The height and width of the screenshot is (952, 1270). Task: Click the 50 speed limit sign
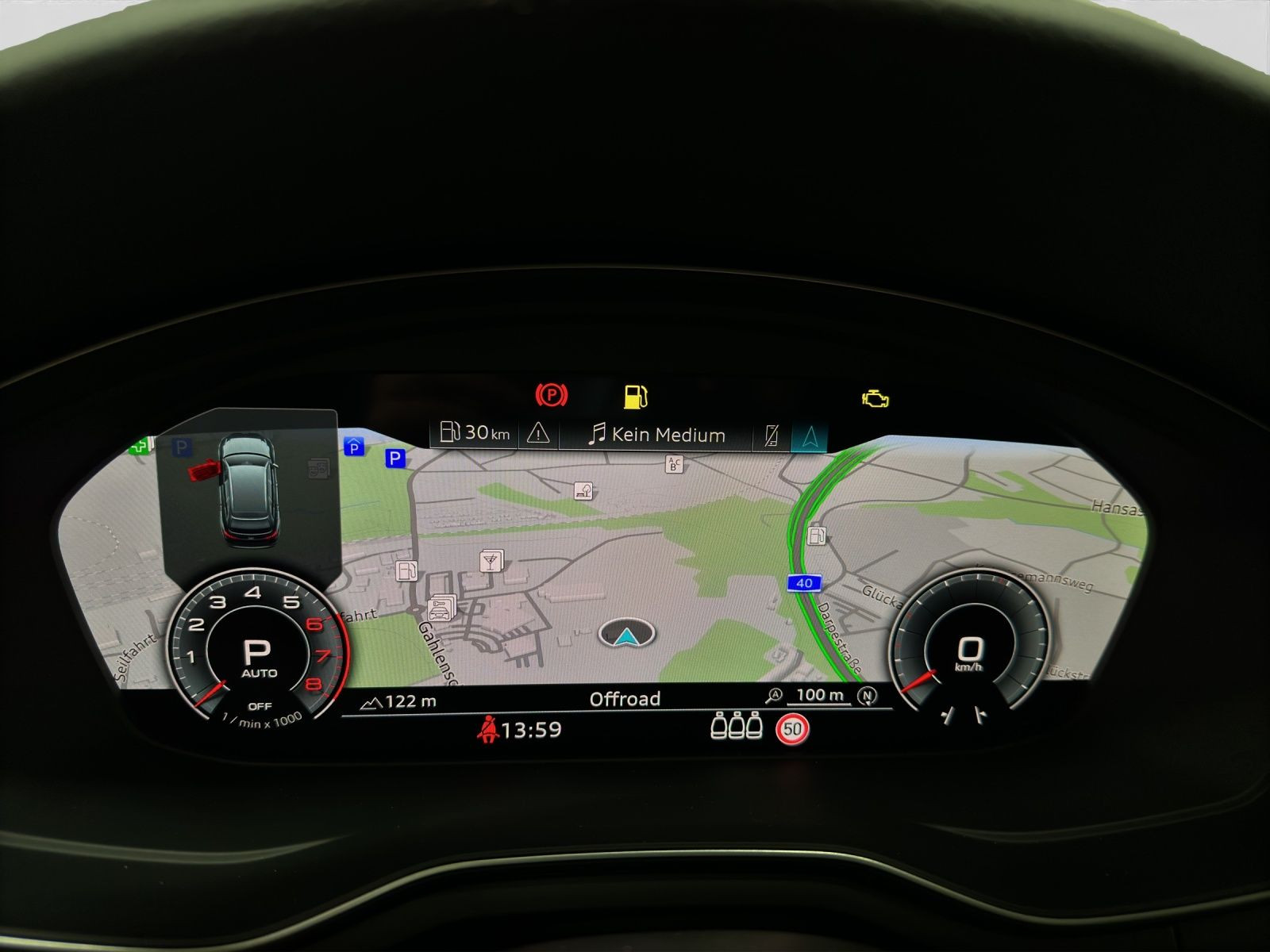pos(792,728)
